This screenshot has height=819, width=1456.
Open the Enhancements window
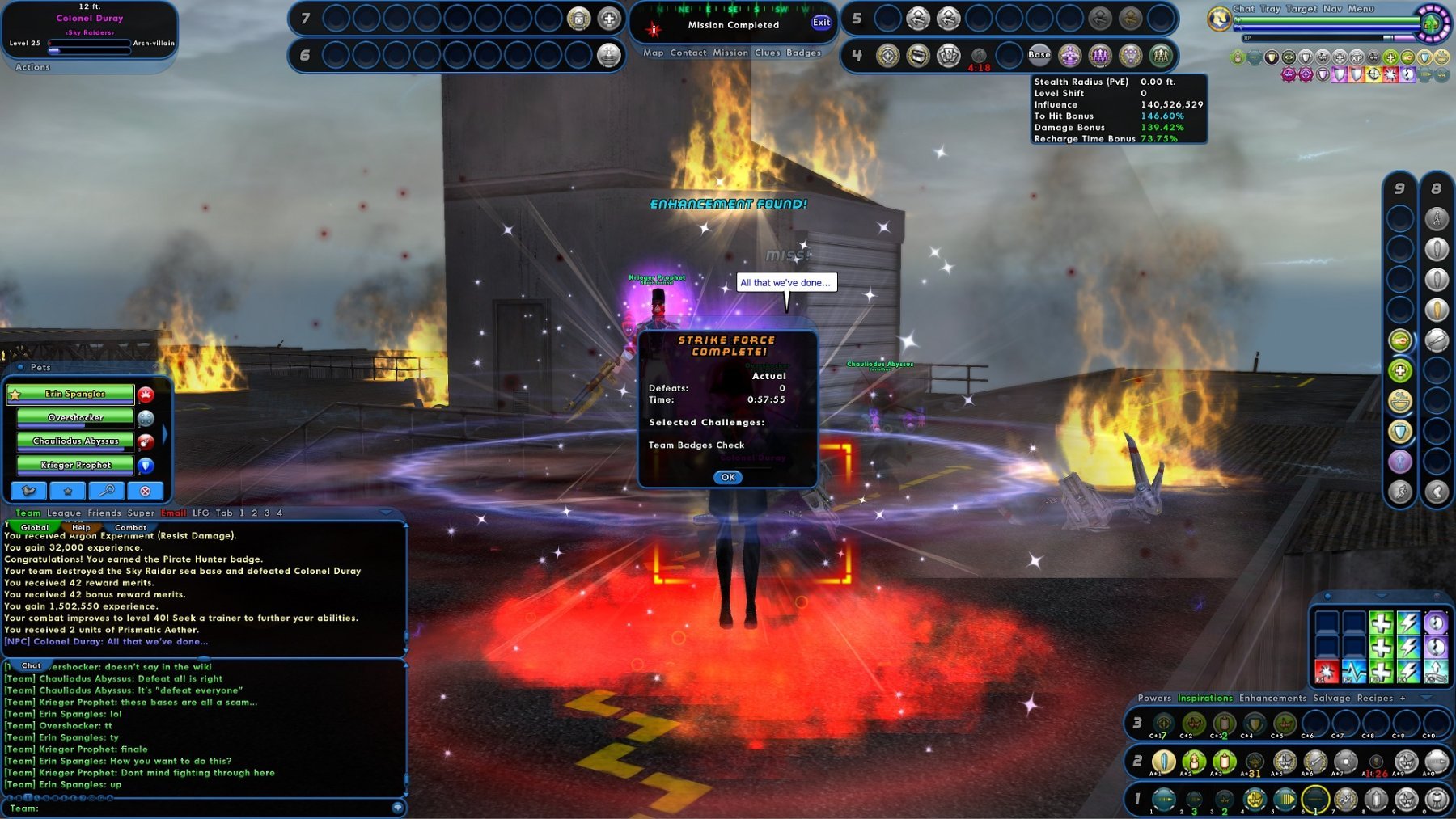point(1272,699)
